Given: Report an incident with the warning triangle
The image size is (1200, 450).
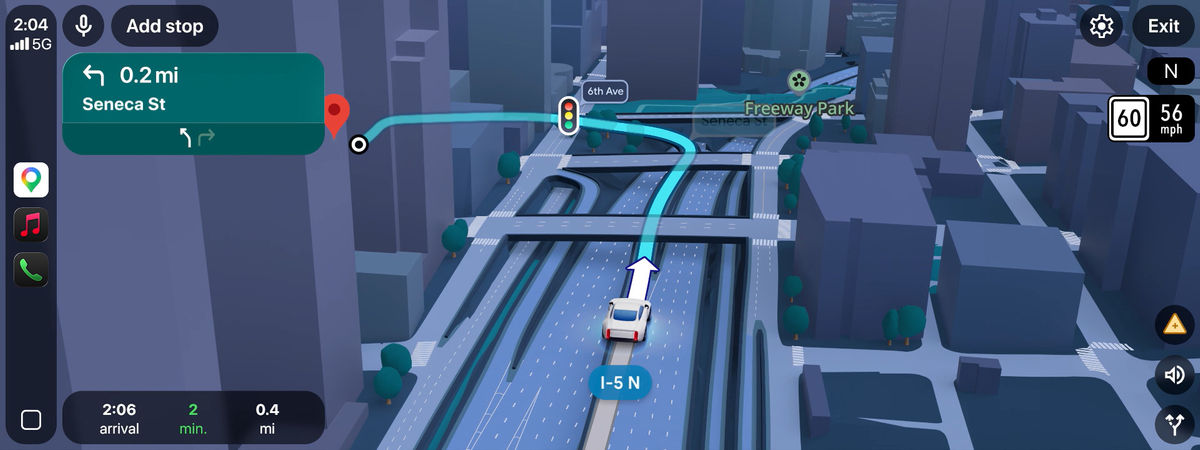Looking at the screenshot, I should pyautogui.click(x=1174, y=325).
